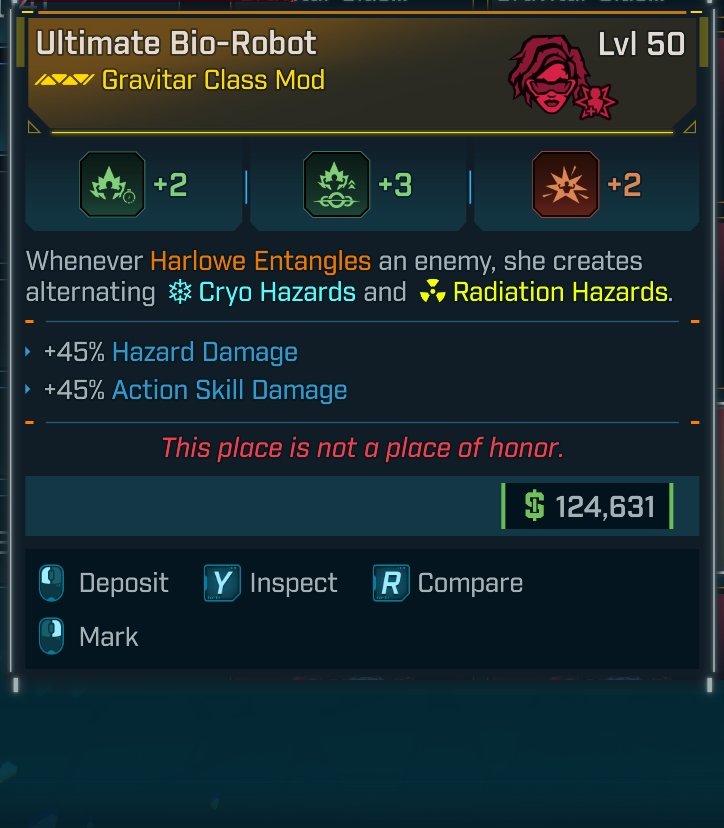Choose the red explosion skill icon
Image resolution: width=724 pixels, height=828 pixels.
[566, 185]
